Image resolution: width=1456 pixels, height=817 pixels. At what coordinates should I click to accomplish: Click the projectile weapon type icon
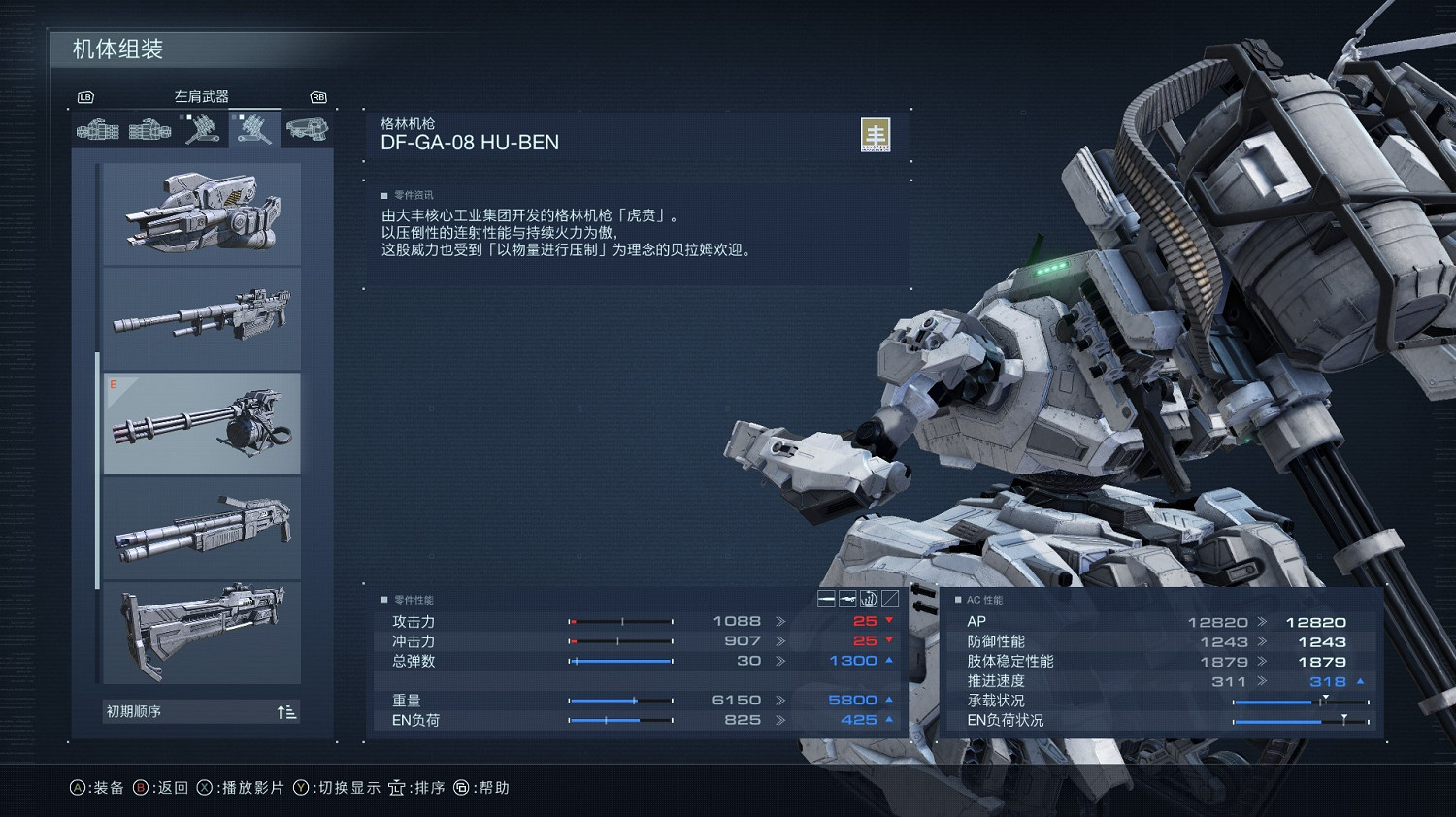(x=847, y=600)
